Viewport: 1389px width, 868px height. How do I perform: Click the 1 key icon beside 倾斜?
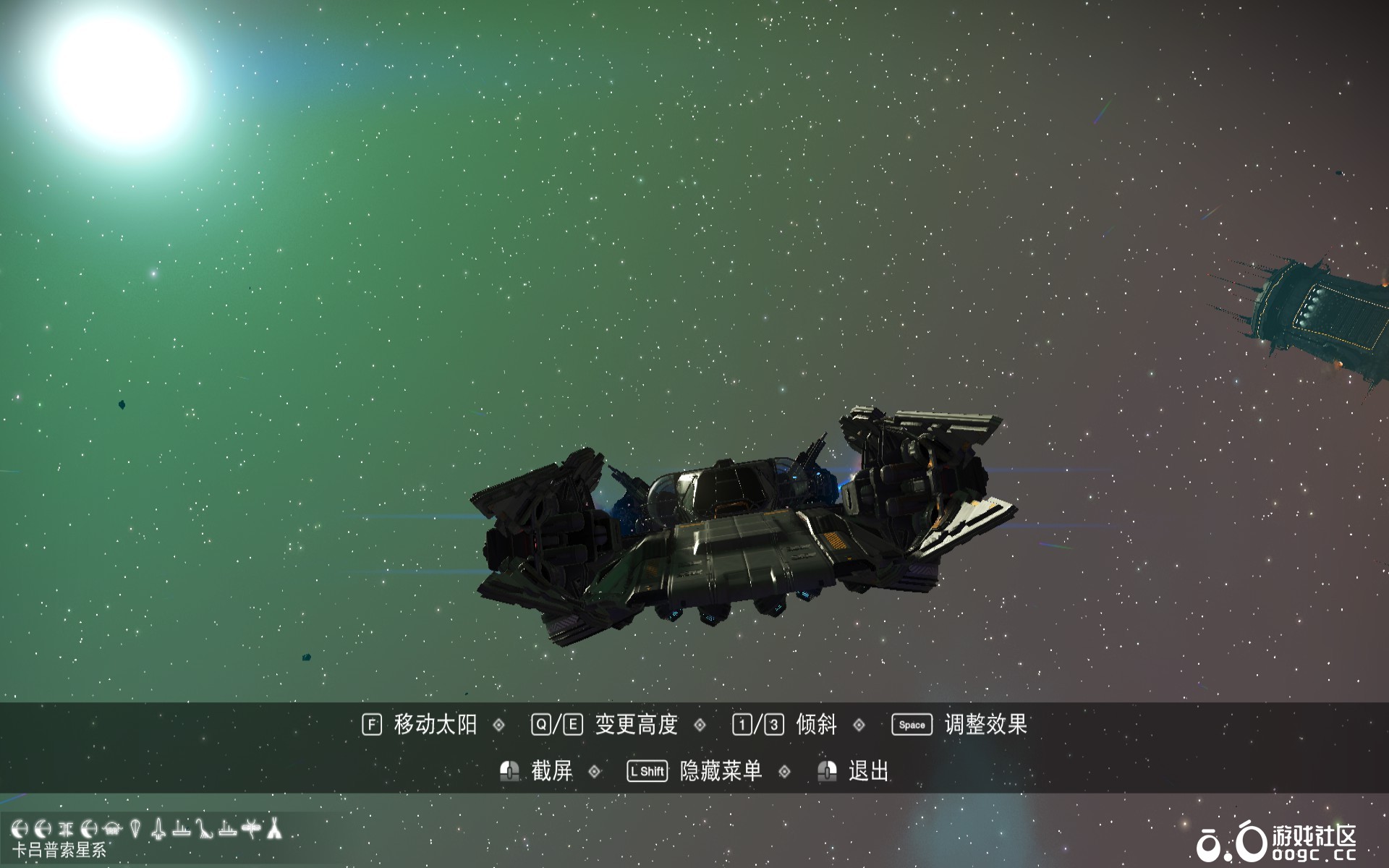741,724
